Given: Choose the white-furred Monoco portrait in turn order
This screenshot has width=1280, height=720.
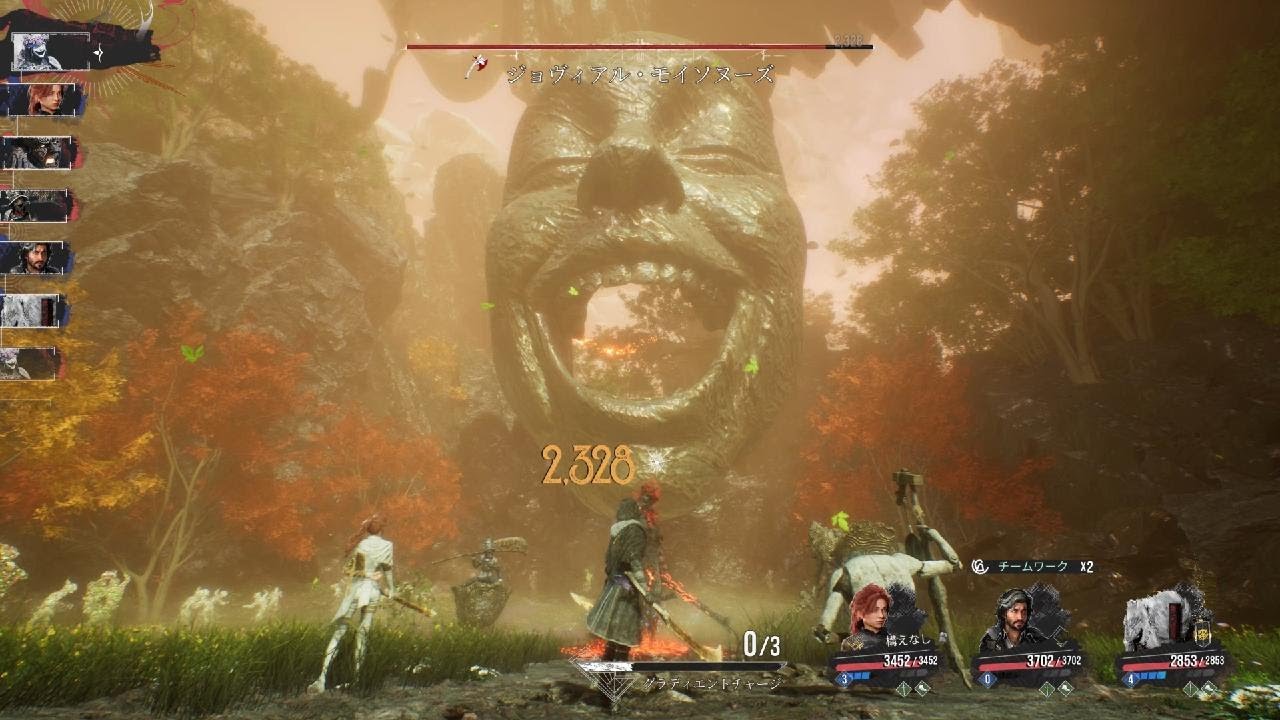Looking at the screenshot, I should [x=35, y=311].
